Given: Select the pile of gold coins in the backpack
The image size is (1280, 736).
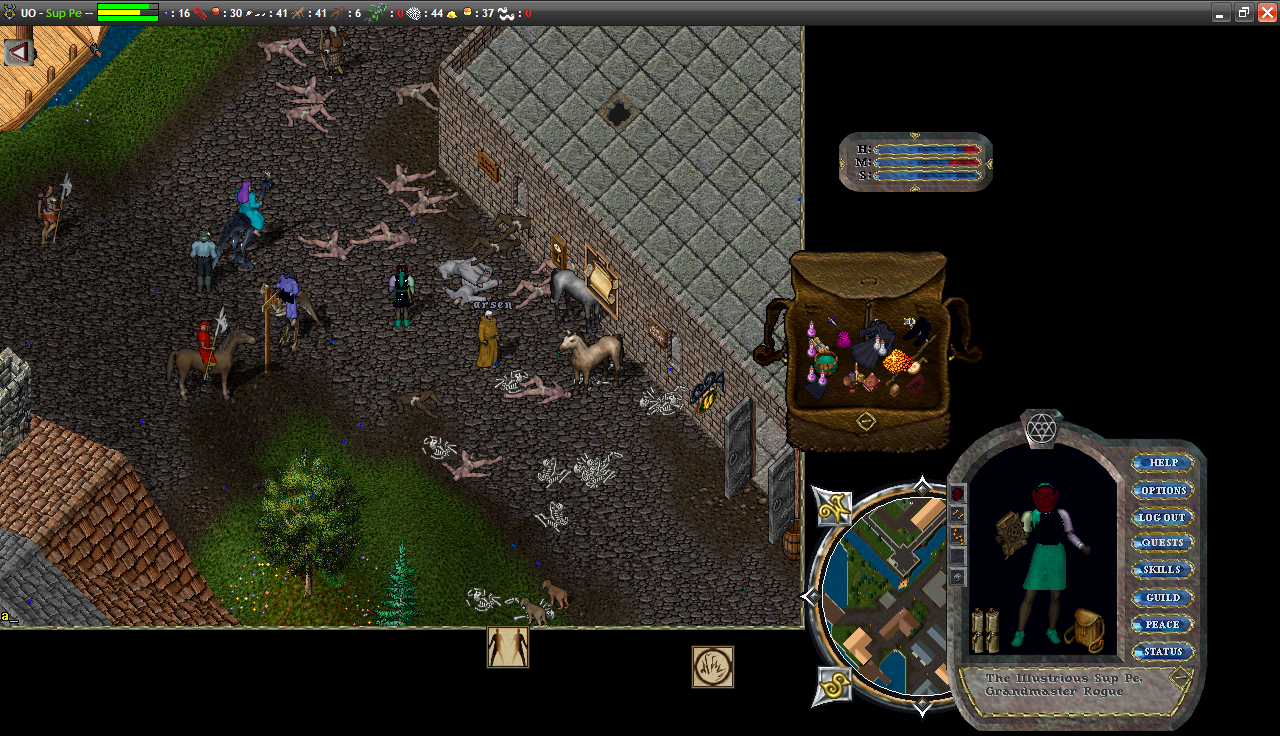Looking at the screenshot, I should [896, 359].
